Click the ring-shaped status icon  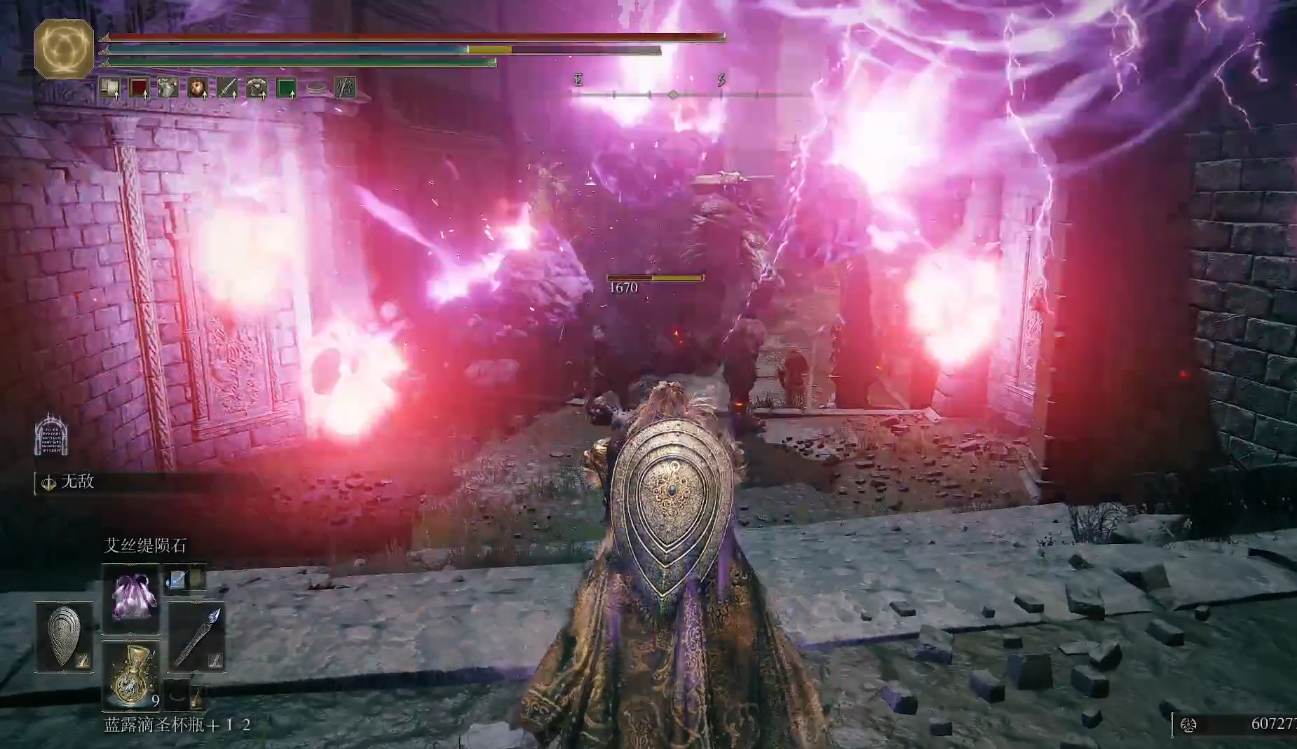[x=315, y=88]
